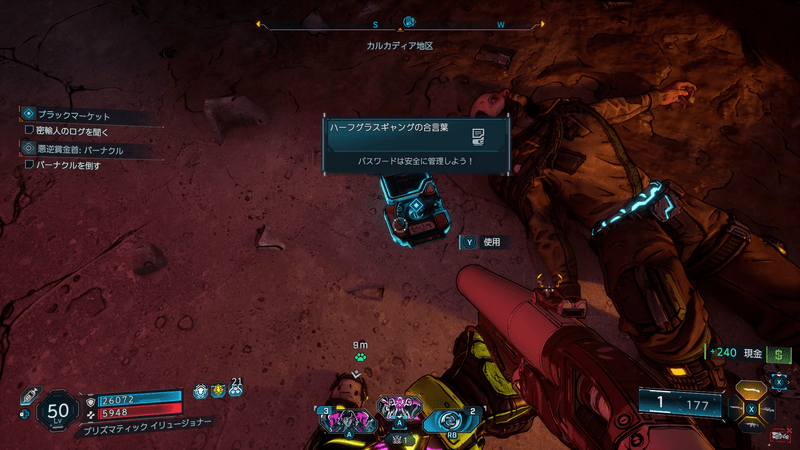This screenshot has width=800, height=450.
Task: Use the blue swirl ability numbered 2
Action: [453, 421]
